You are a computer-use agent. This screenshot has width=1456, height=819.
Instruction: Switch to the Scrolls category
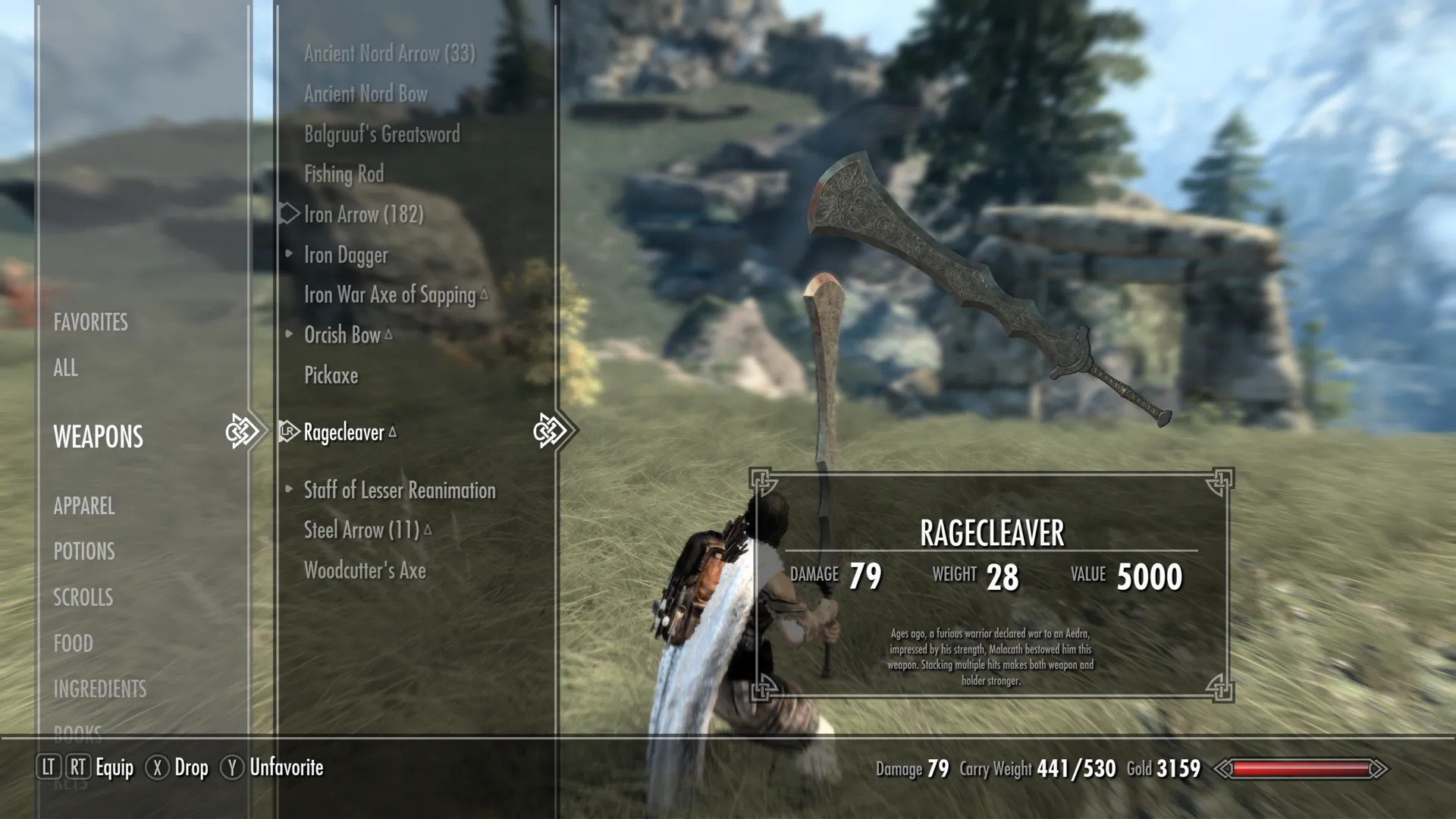[83, 598]
